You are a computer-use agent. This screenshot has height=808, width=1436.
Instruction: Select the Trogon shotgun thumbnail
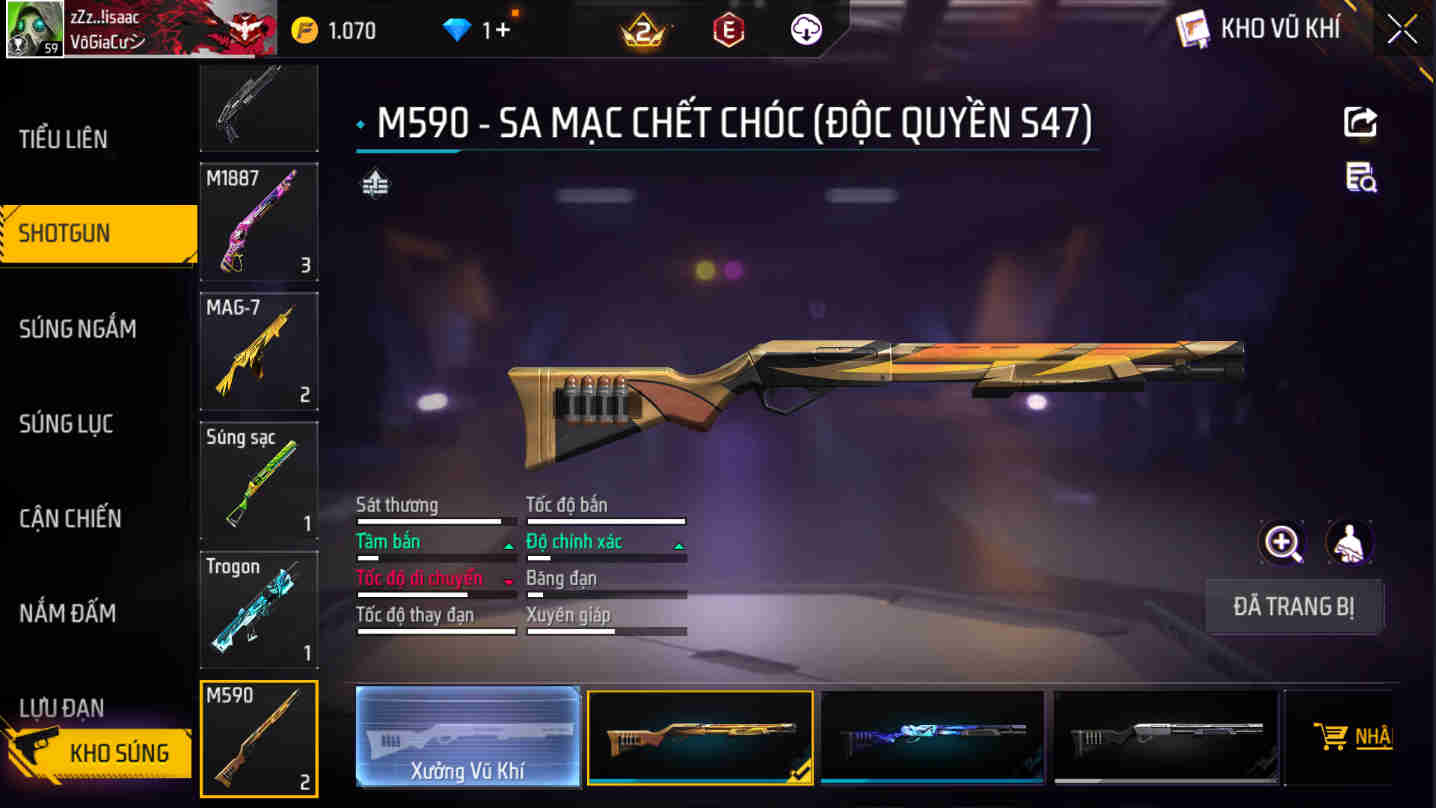click(x=258, y=609)
